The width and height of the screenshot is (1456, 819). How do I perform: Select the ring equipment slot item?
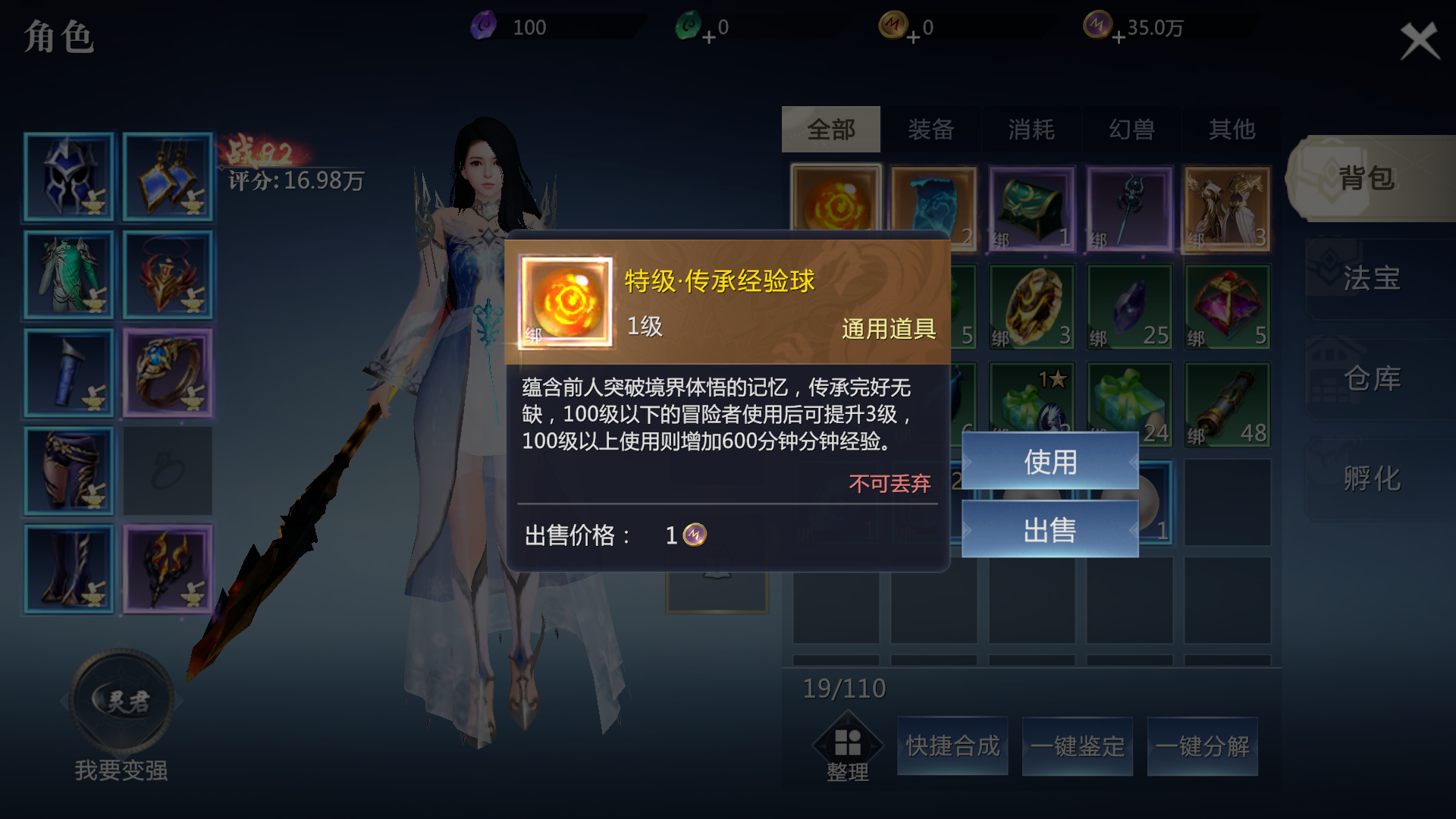(x=167, y=372)
